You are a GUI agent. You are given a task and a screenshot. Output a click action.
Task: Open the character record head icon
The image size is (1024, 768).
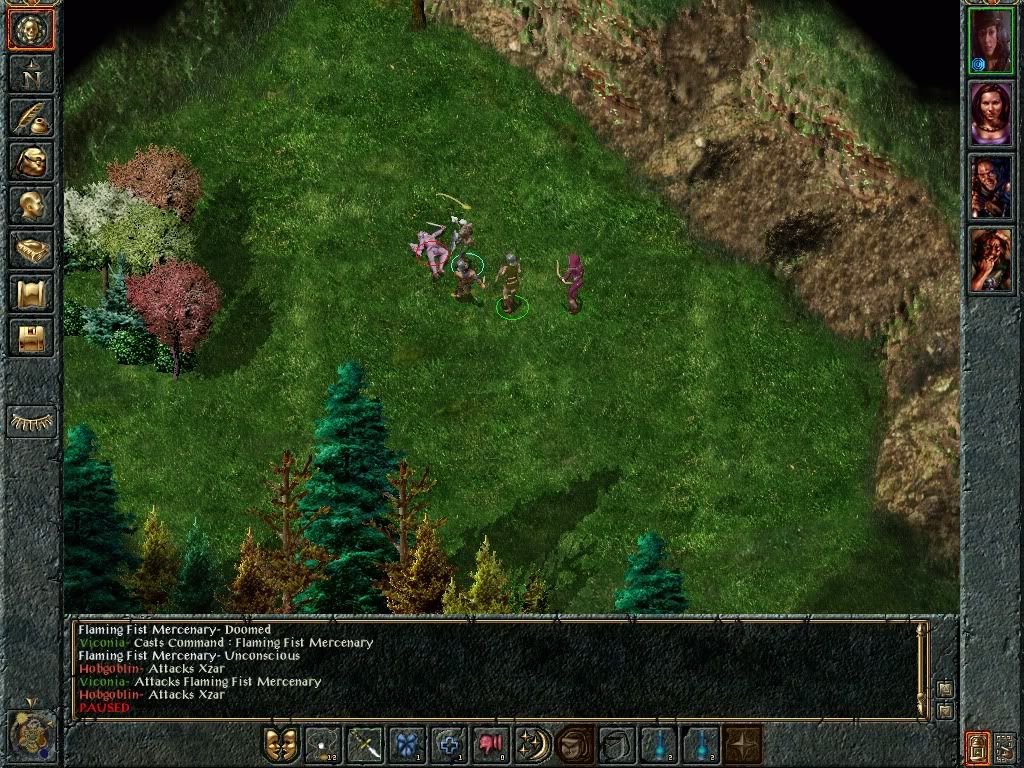coord(31,205)
